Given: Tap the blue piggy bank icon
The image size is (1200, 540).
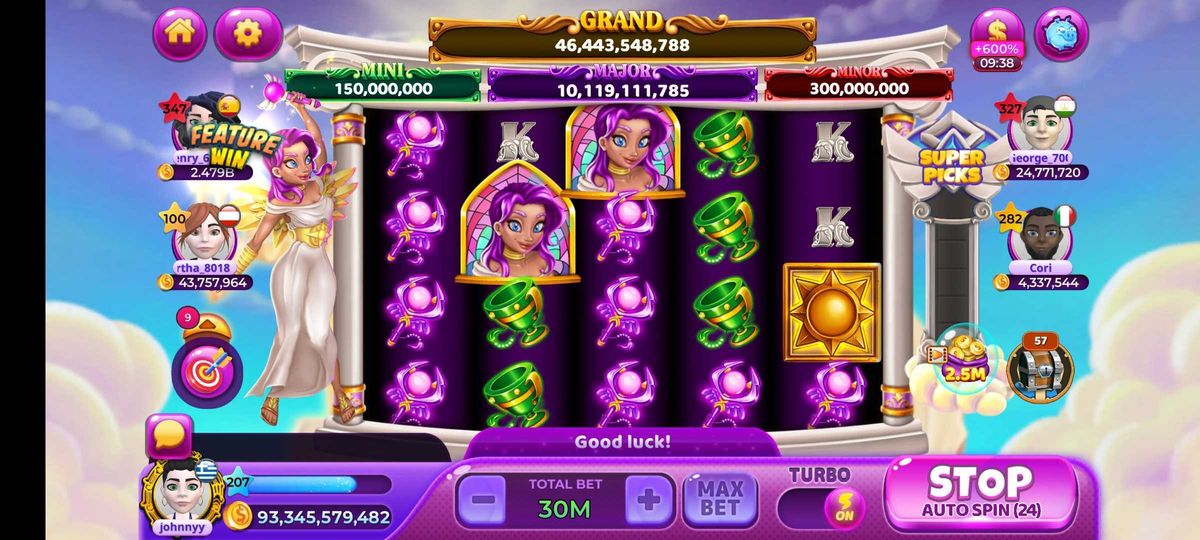Looking at the screenshot, I should click(x=1061, y=34).
